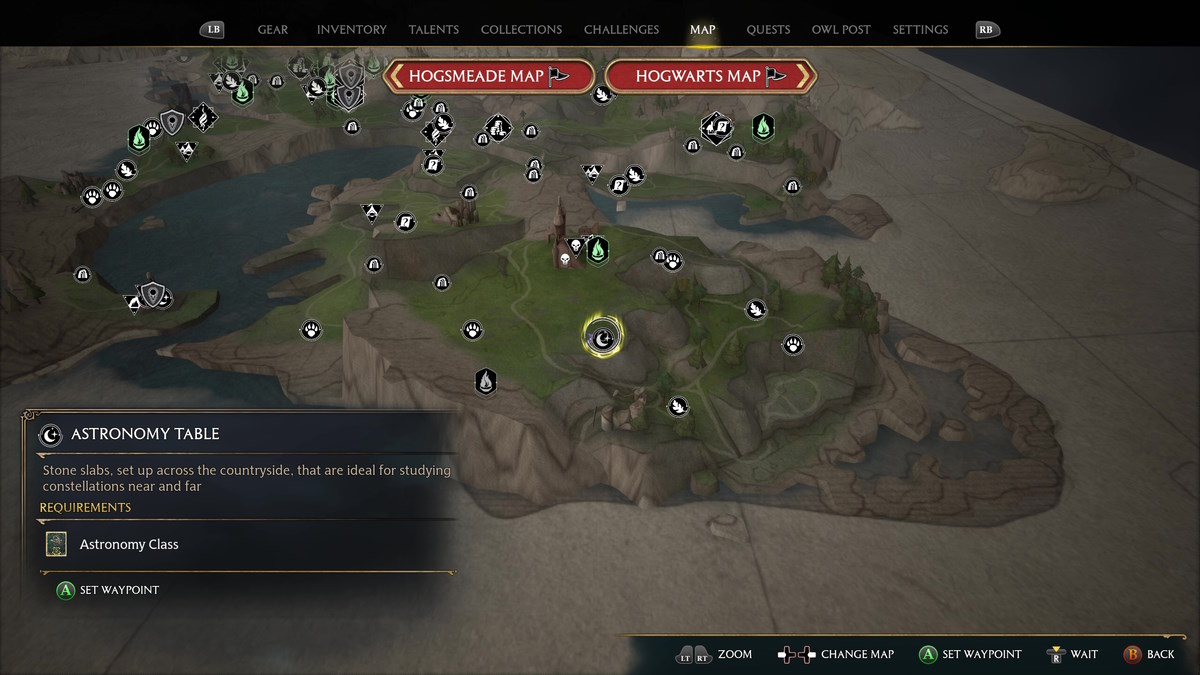The width and height of the screenshot is (1200, 675).
Task: Switch to the Quests tab
Action: click(768, 30)
